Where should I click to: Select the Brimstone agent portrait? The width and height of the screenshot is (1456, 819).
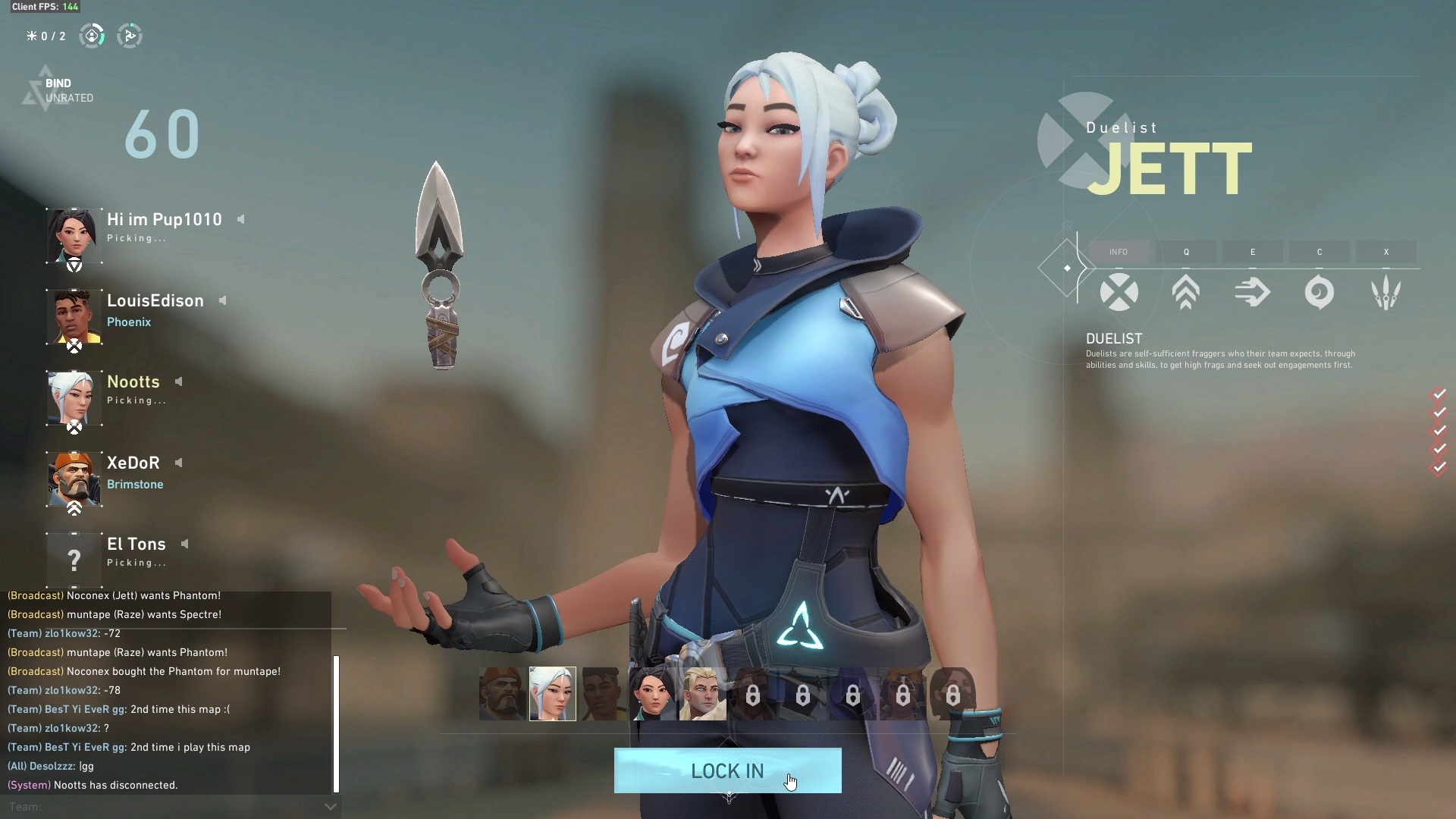(502, 693)
